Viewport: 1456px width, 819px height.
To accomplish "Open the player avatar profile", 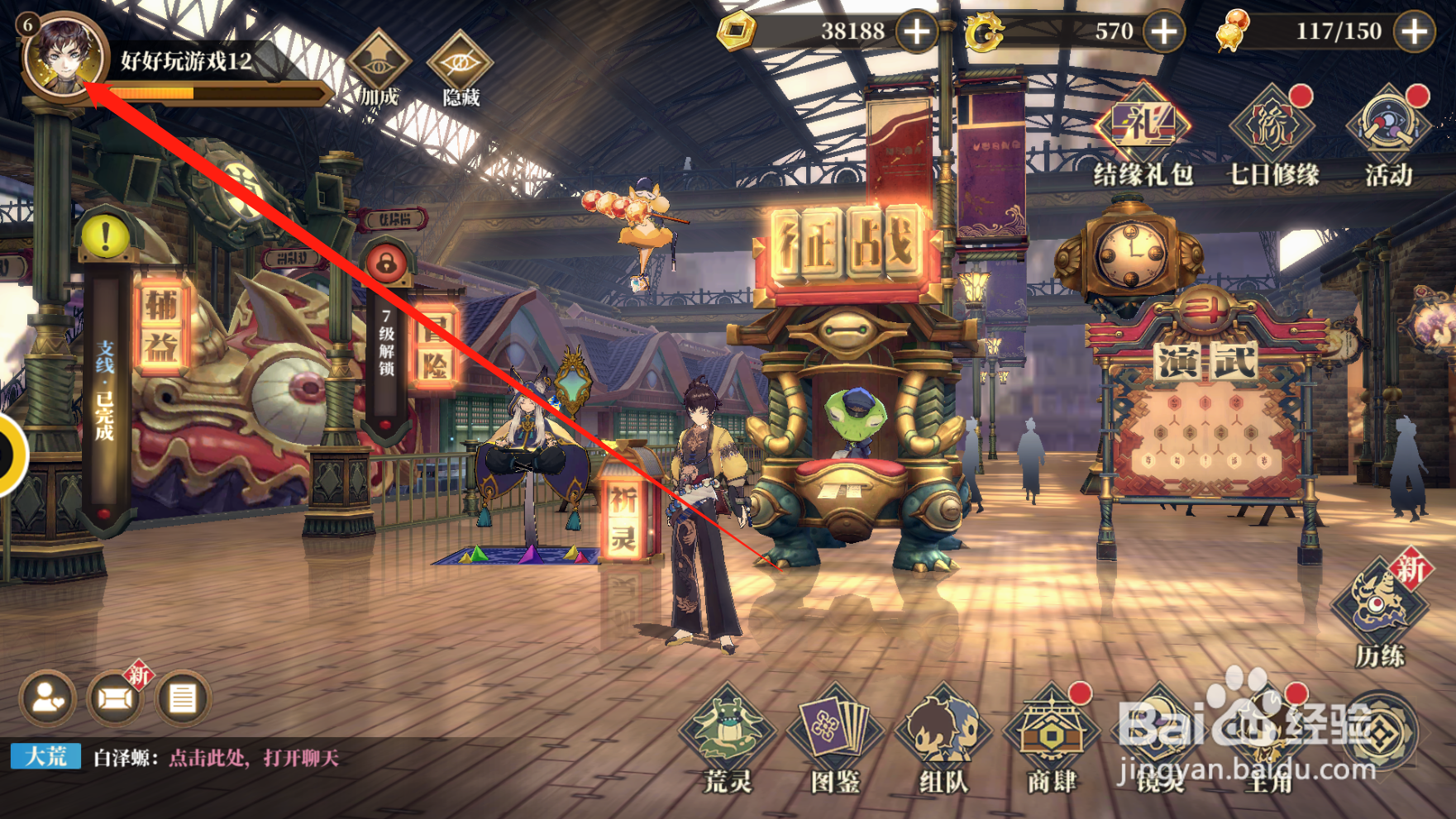I will point(62,56).
